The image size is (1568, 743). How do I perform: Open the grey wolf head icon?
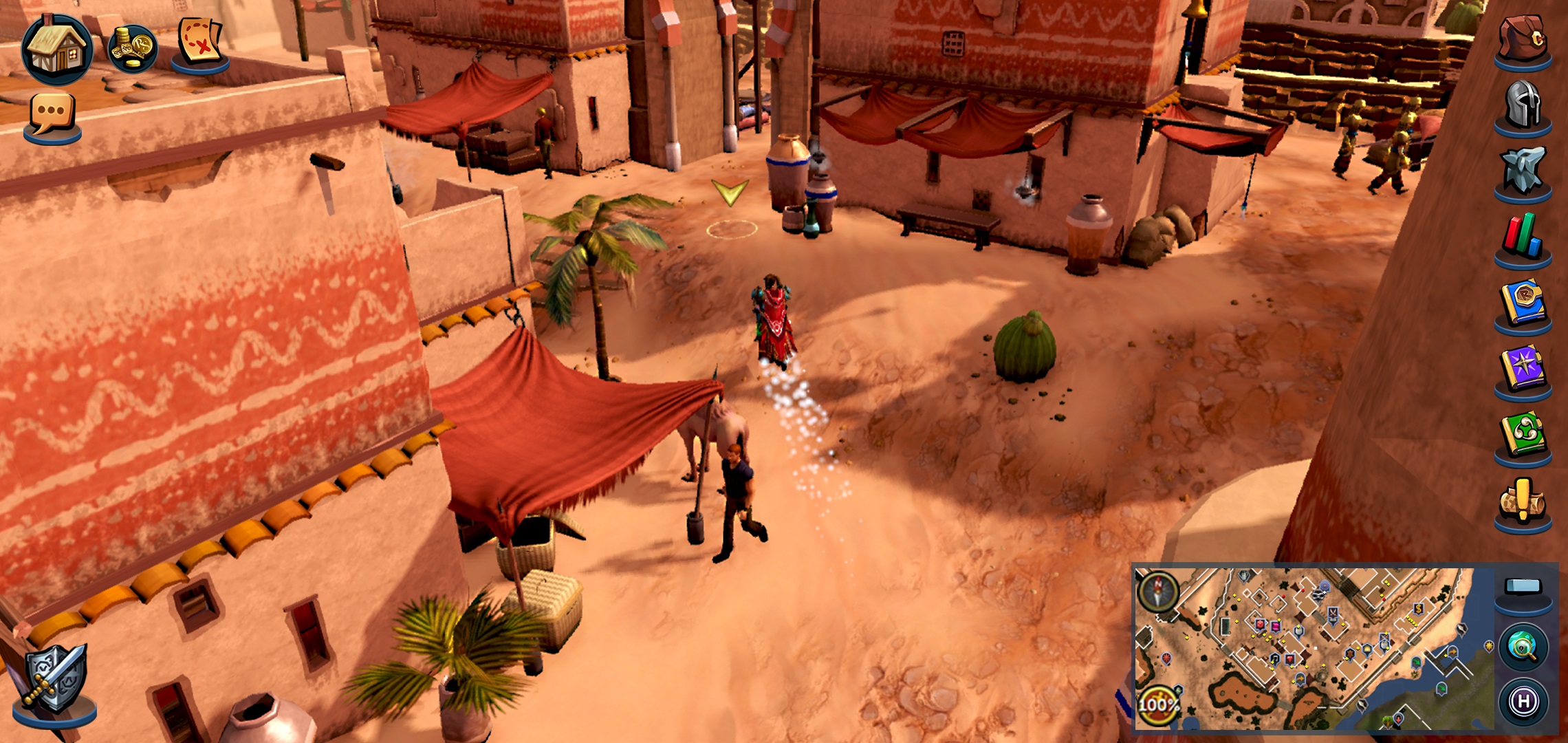click(x=1523, y=170)
